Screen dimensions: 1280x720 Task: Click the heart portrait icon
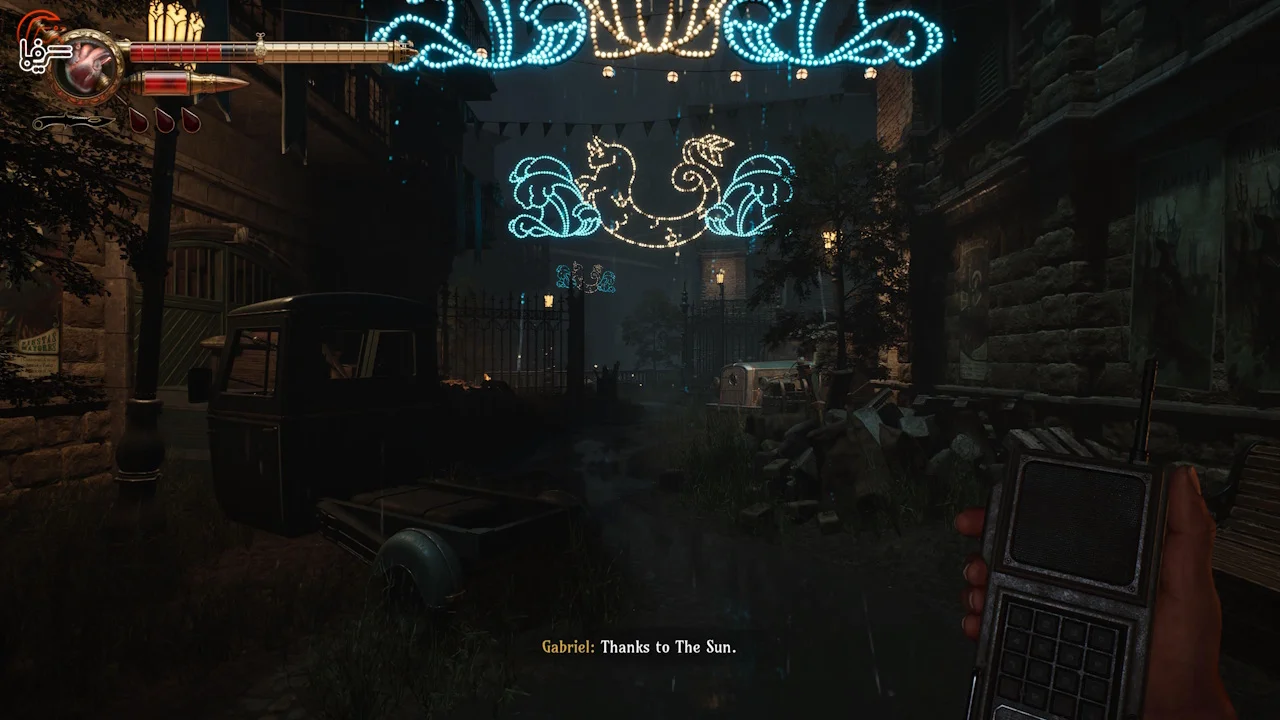(x=88, y=64)
